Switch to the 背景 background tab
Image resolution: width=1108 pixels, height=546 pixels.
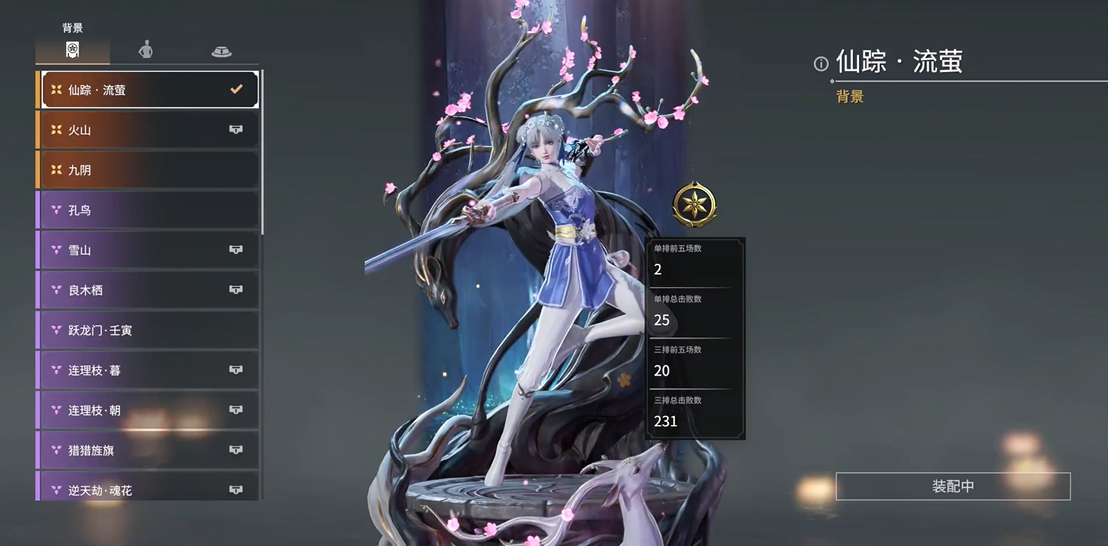[72, 49]
